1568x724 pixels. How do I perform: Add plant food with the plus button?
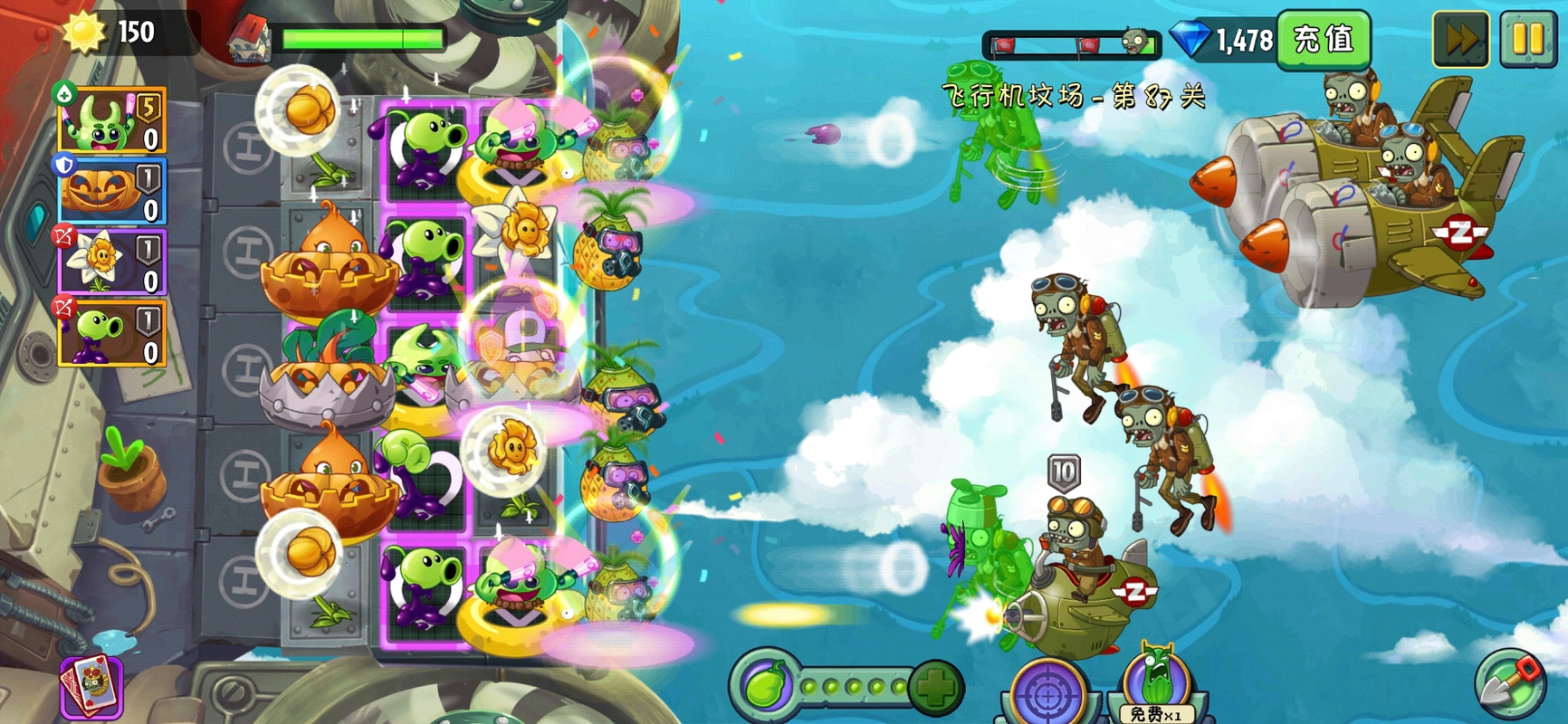[935, 688]
